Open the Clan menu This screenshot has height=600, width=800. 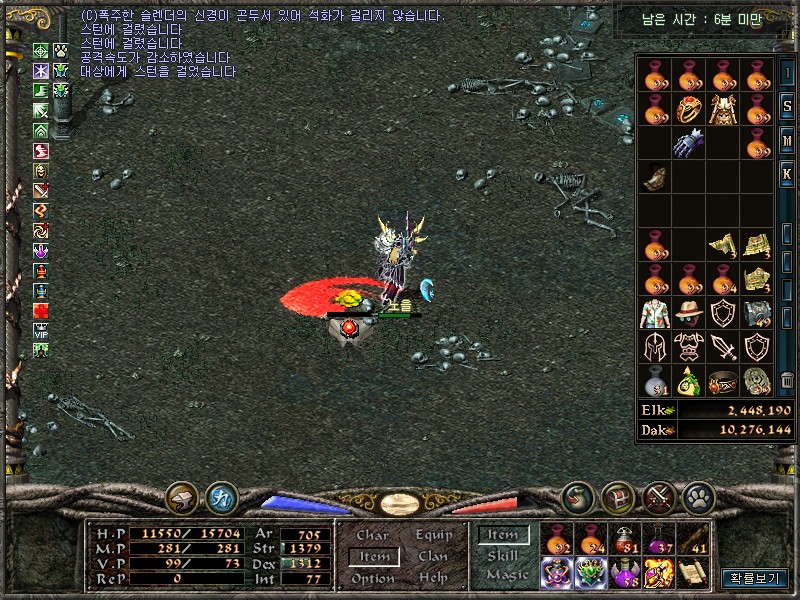[x=433, y=556]
